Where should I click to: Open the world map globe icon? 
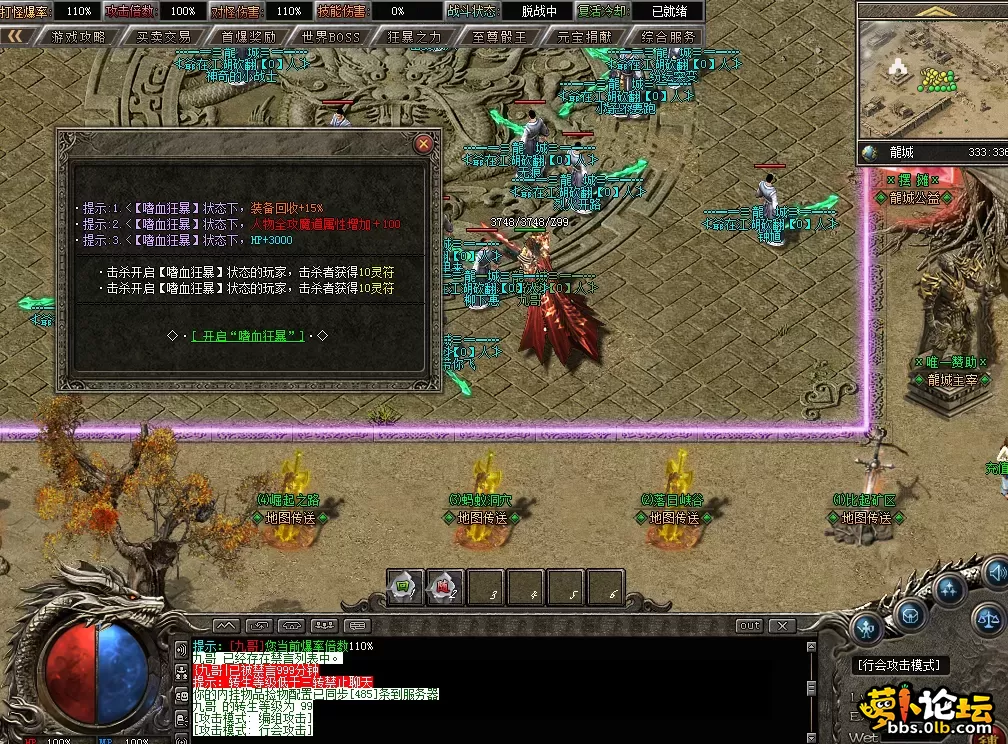pyautogui.click(x=870, y=153)
